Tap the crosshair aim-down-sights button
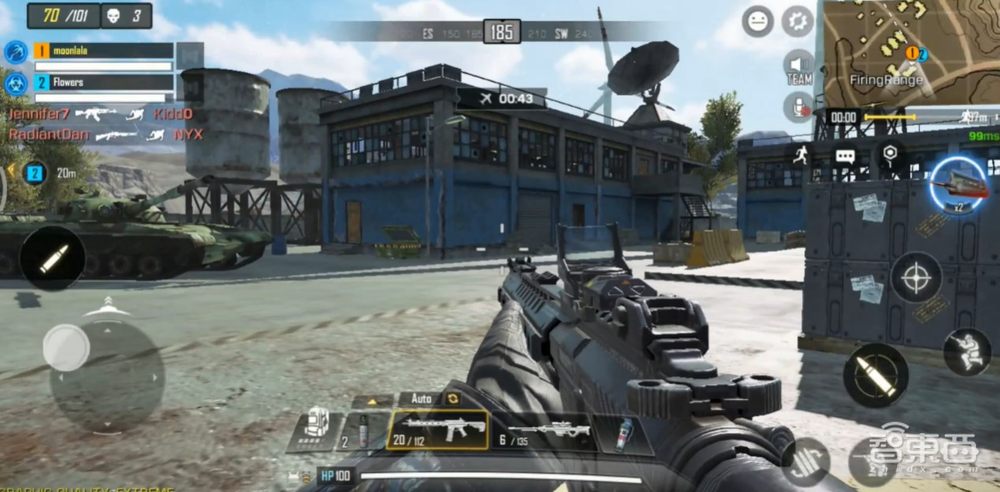This screenshot has width=1000, height=492. coord(916,277)
